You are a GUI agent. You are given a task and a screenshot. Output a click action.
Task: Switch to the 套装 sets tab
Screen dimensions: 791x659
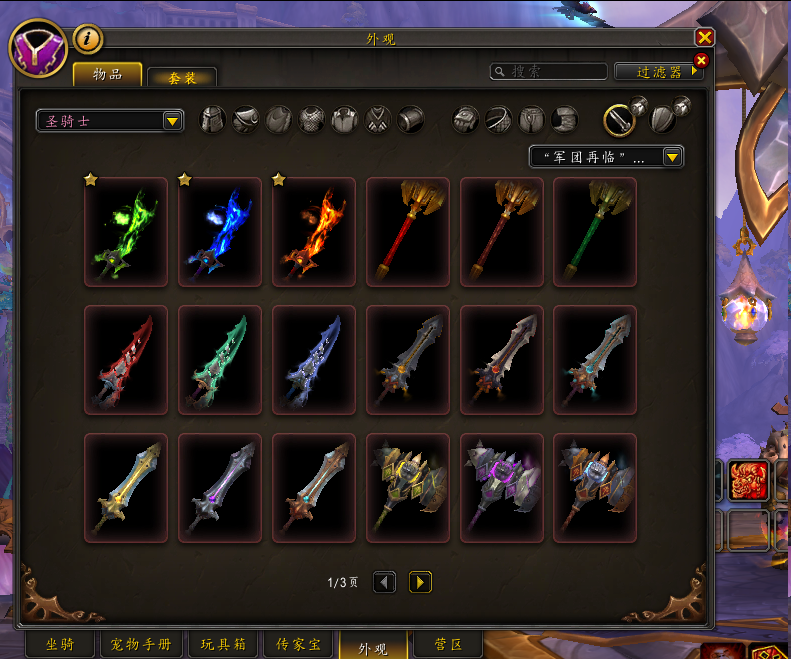coord(181,77)
